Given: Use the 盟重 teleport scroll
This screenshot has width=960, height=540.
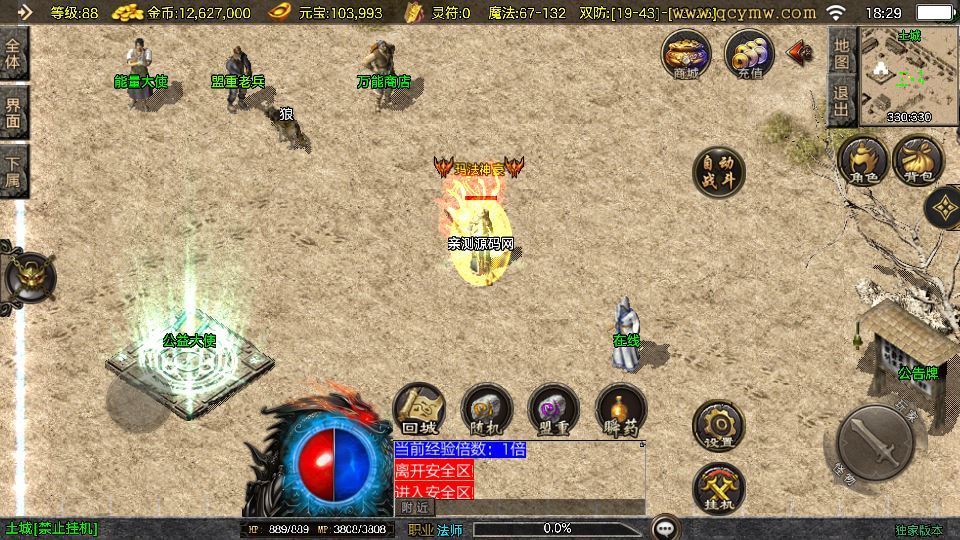Looking at the screenshot, I should click(553, 410).
